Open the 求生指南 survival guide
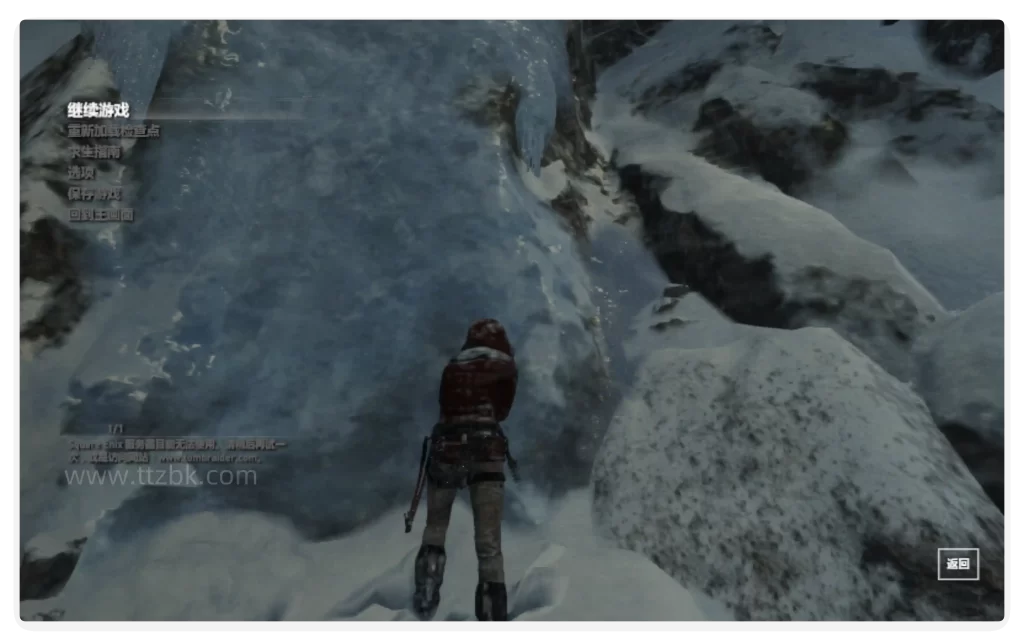The width and height of the screenshot is (1024, 641). [93, 152]
